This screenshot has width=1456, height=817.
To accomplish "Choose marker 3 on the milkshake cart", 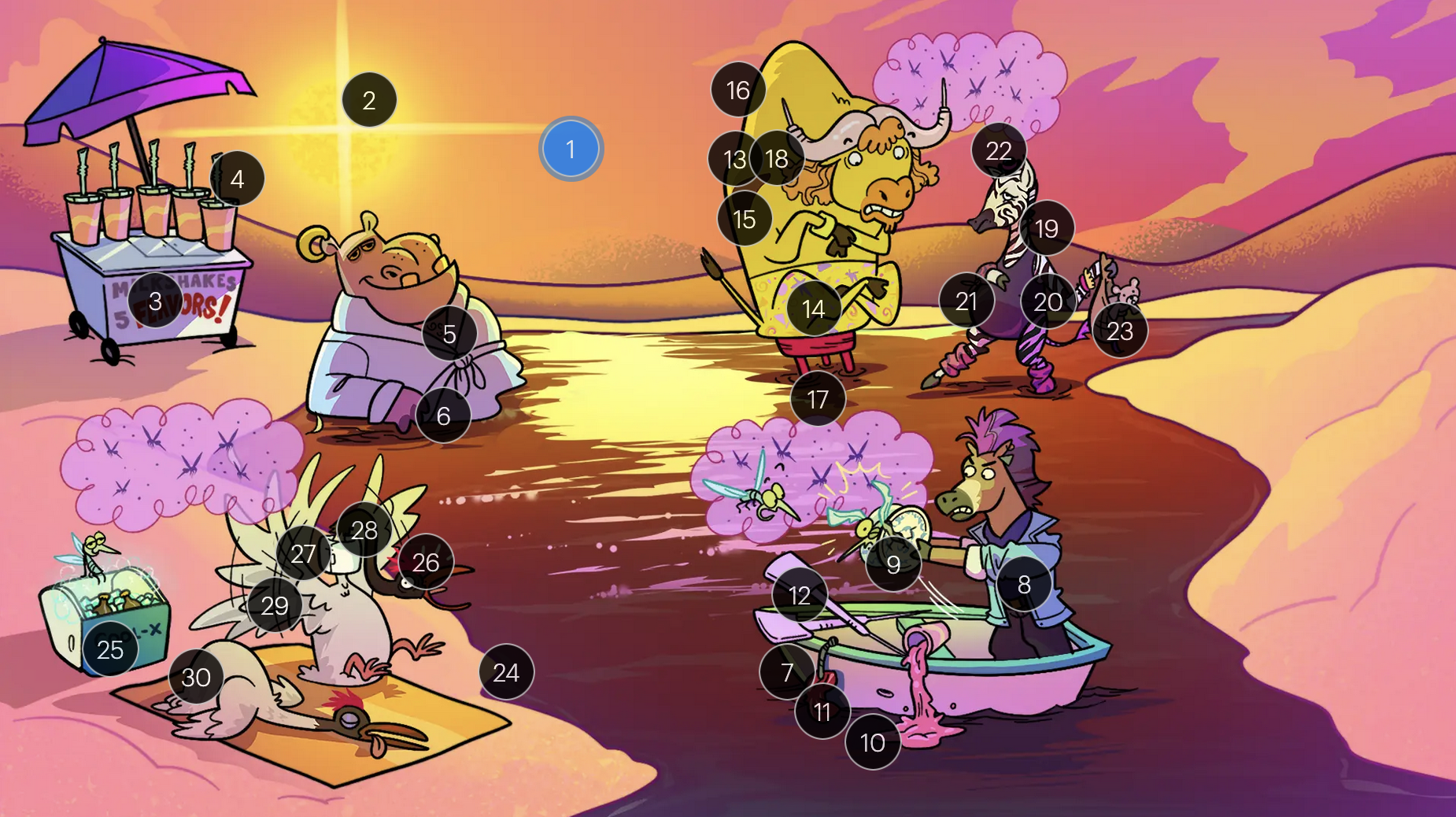I will [155, 301].
